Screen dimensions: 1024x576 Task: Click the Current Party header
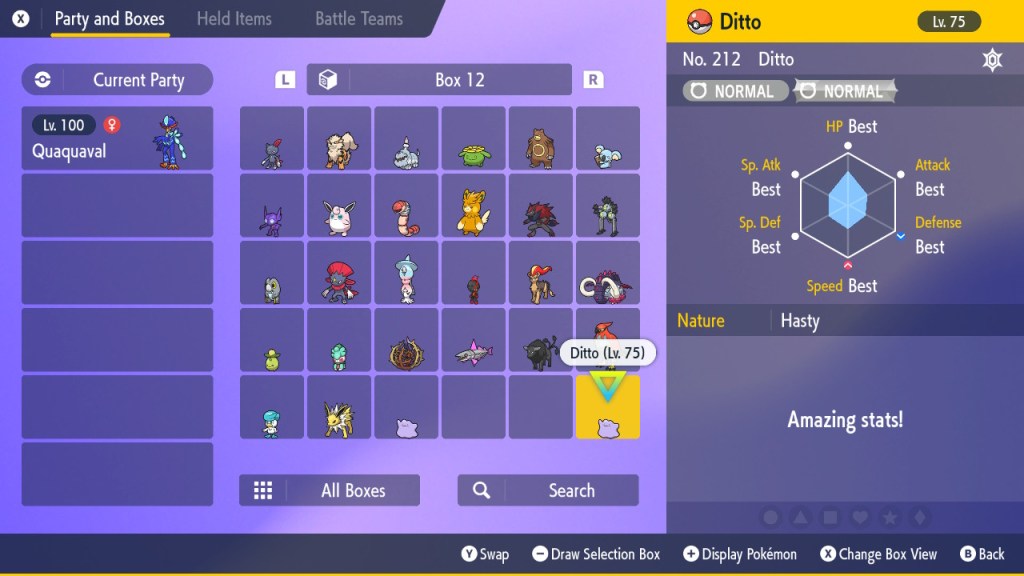click(x=117, y=80)
